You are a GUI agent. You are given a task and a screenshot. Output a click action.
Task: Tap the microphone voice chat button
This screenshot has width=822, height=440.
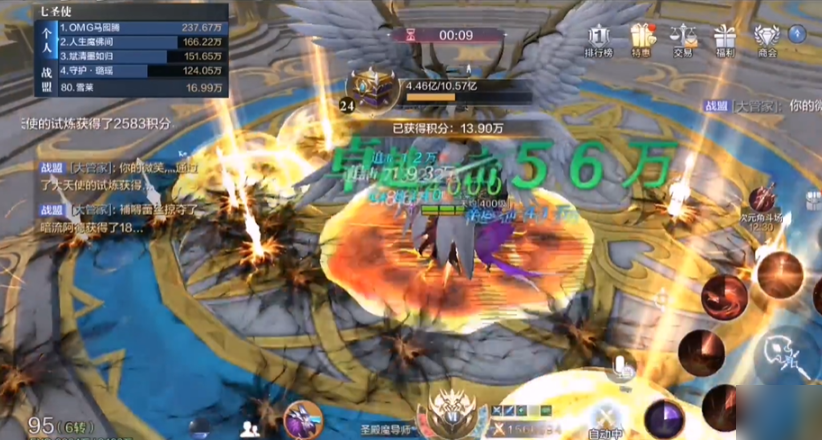click(621, 367)
